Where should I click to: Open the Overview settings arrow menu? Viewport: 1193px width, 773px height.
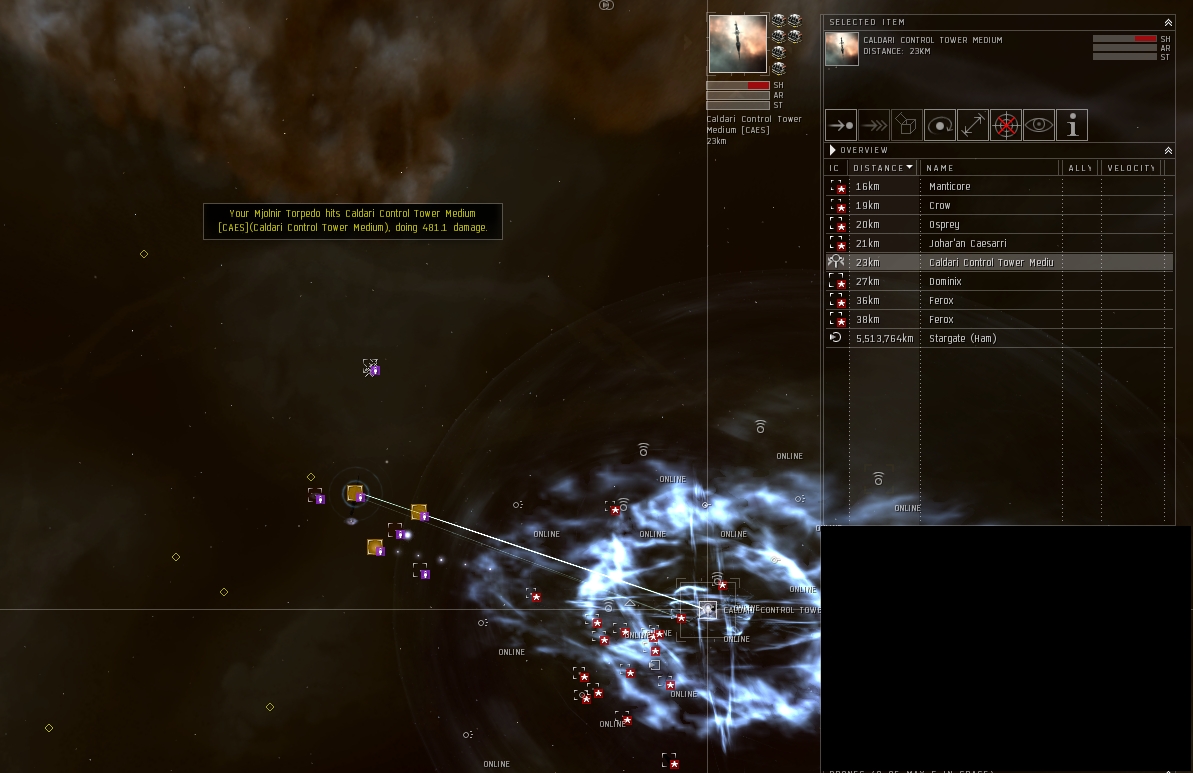click(832, 150)
